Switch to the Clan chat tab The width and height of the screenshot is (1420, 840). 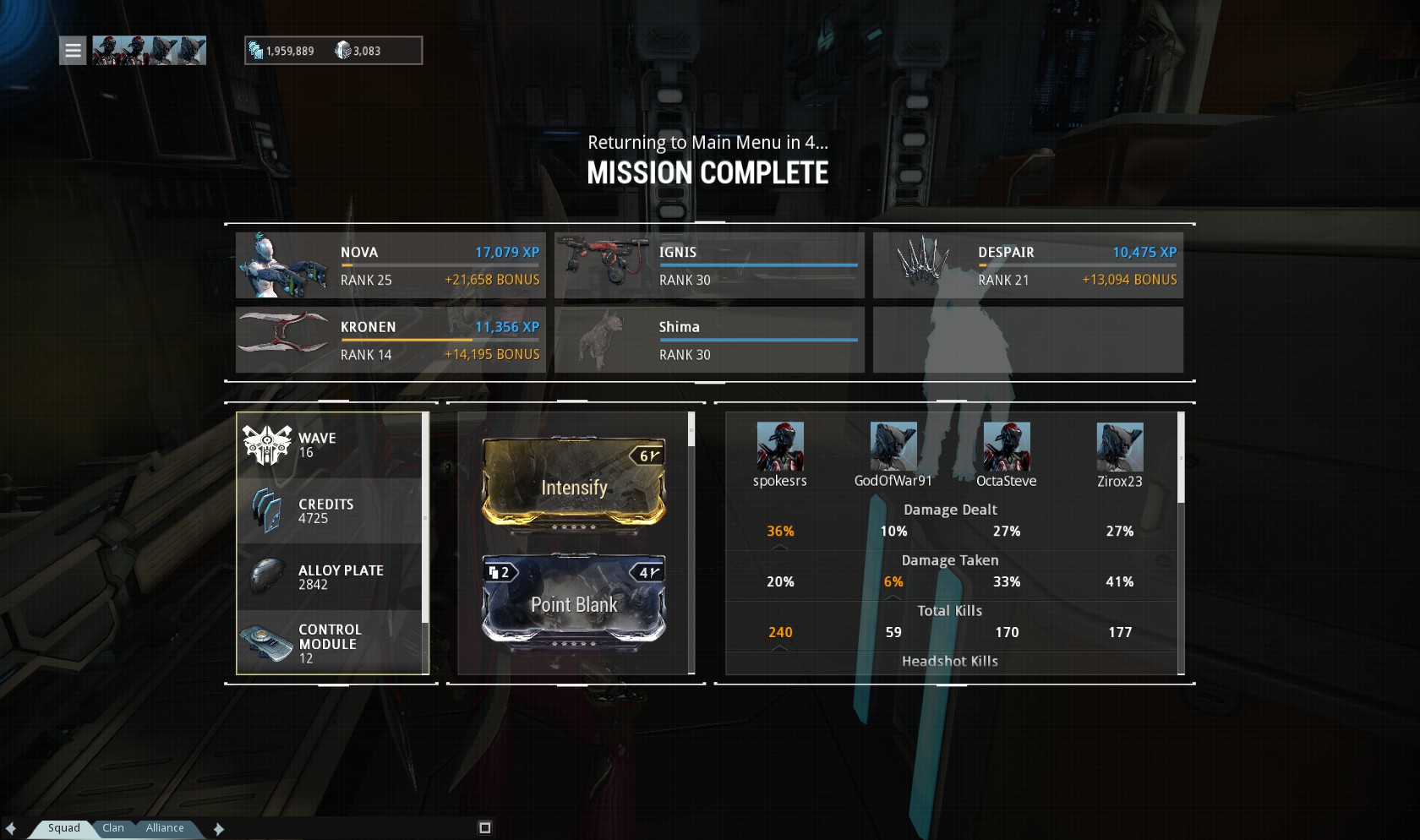point(113,828)
